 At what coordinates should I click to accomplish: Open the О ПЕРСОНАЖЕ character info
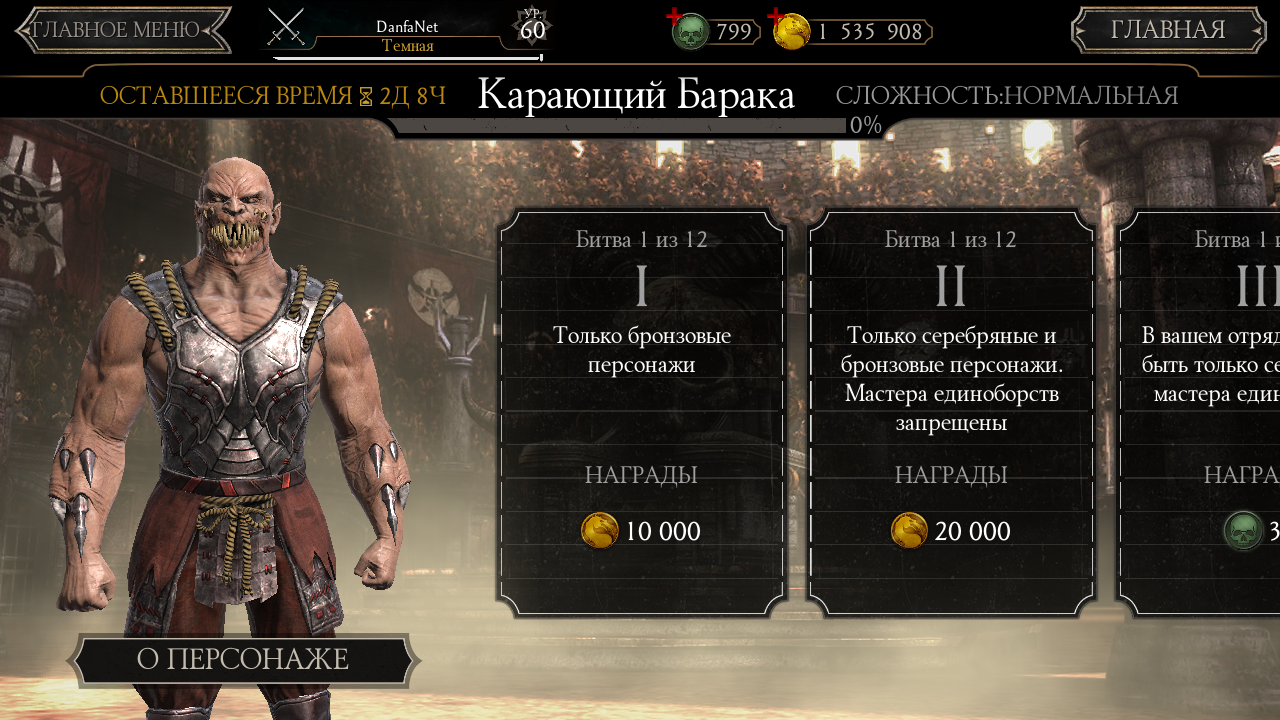243,660
